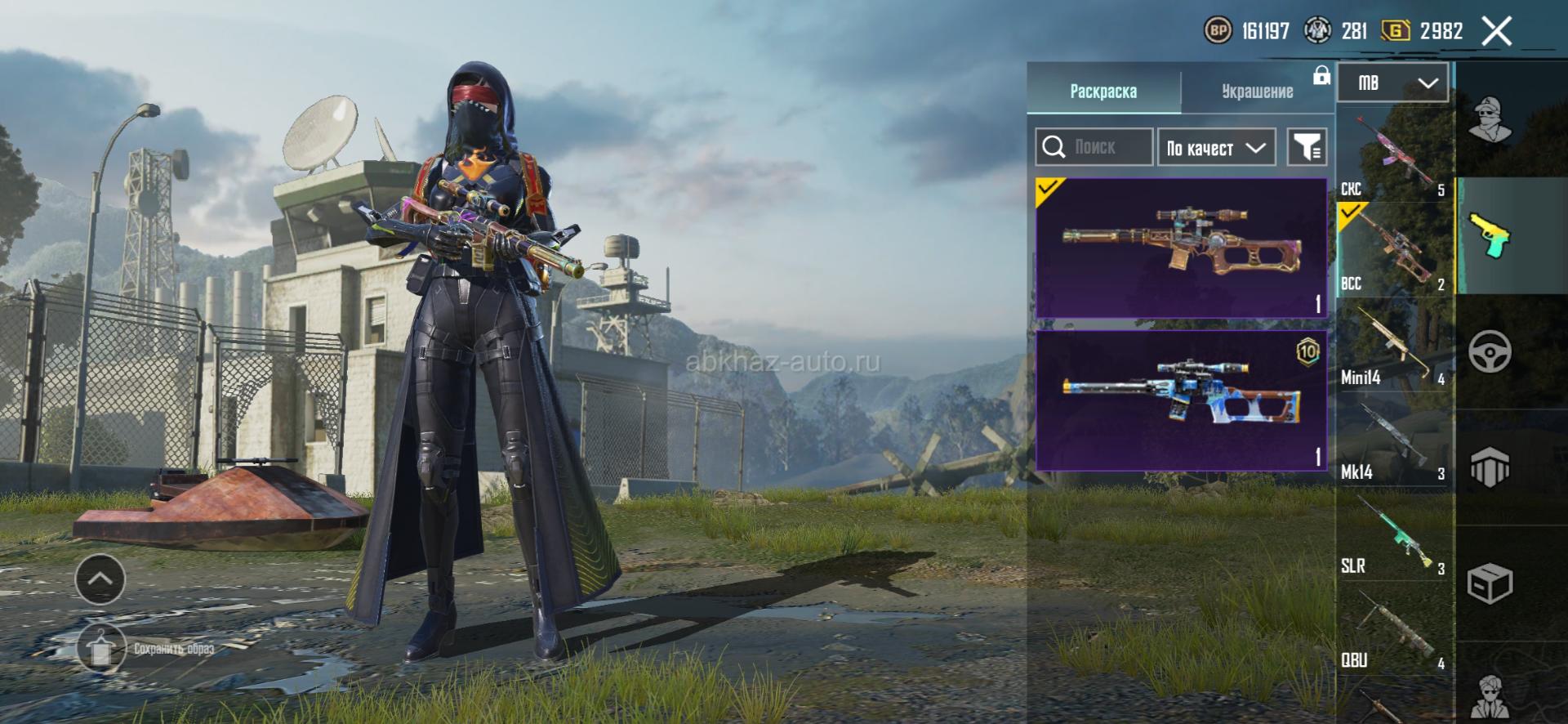Open the По качест sorting dropdown

pos(1216,148)
